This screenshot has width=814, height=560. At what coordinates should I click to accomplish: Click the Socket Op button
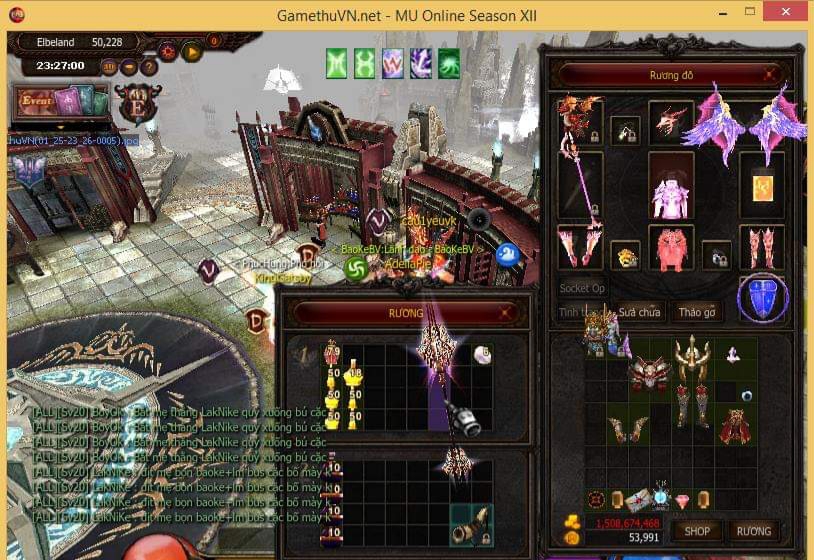tap(583, 288)
